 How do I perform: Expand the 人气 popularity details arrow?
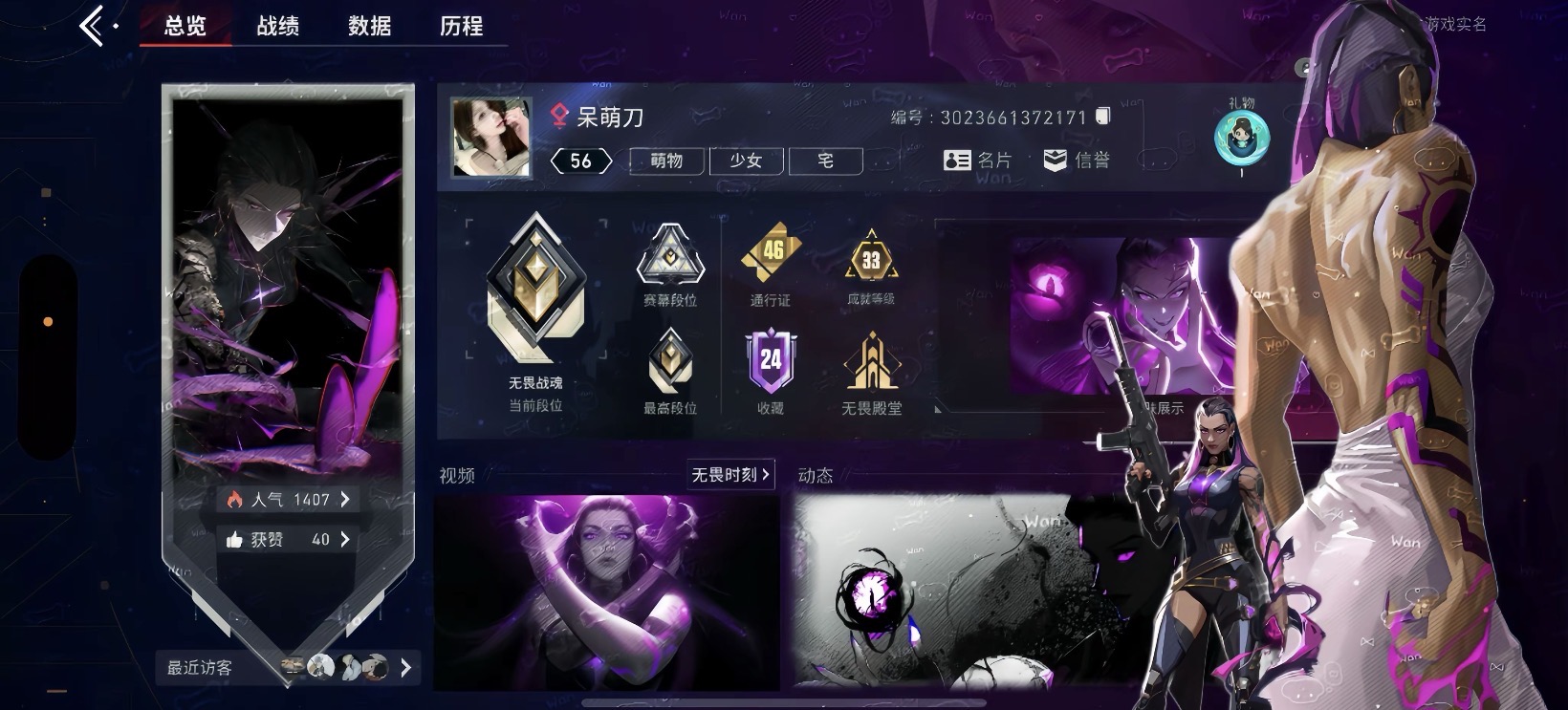point(345,499)
